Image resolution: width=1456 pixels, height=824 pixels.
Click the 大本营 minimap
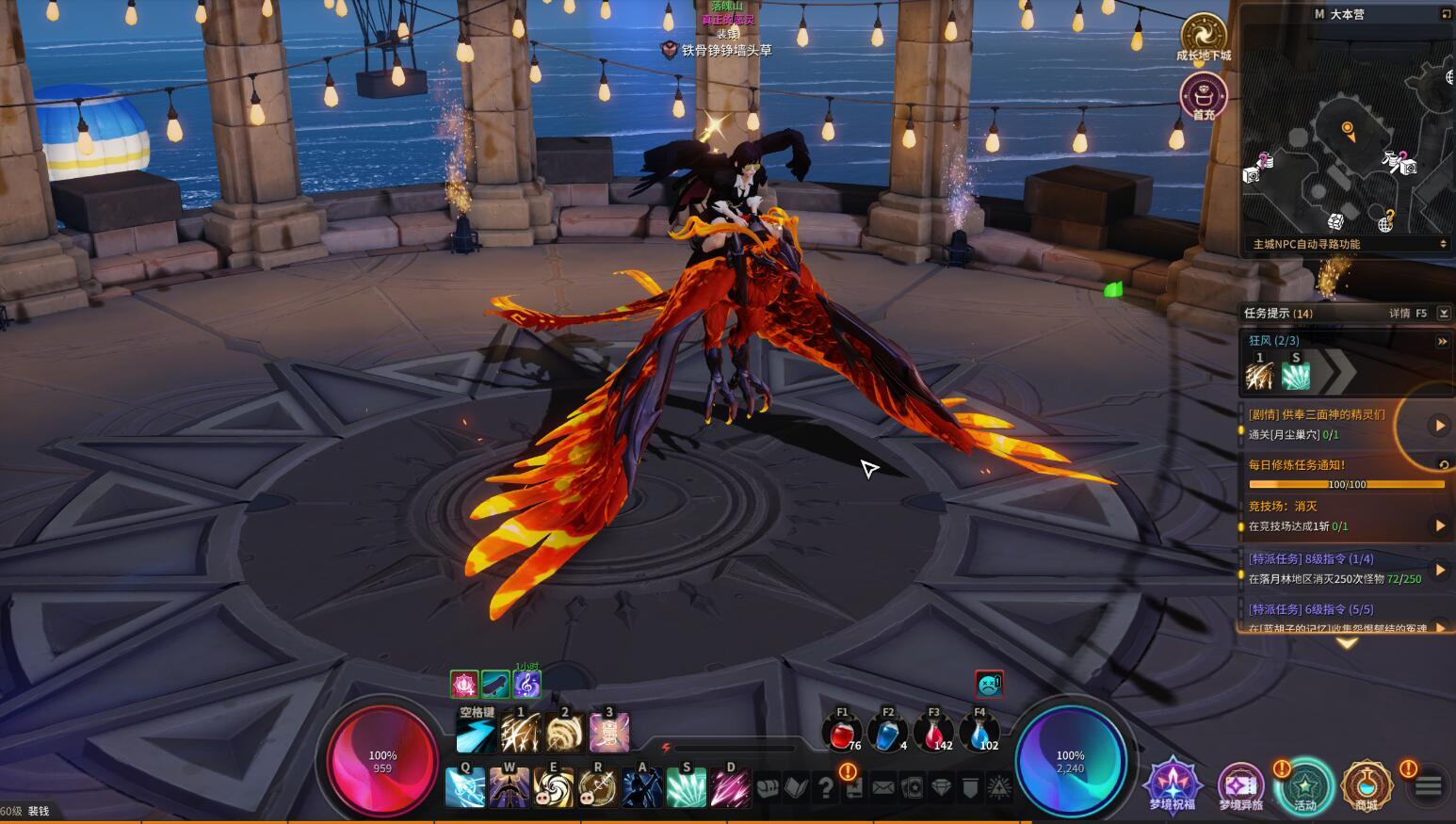click(1347, 132)
